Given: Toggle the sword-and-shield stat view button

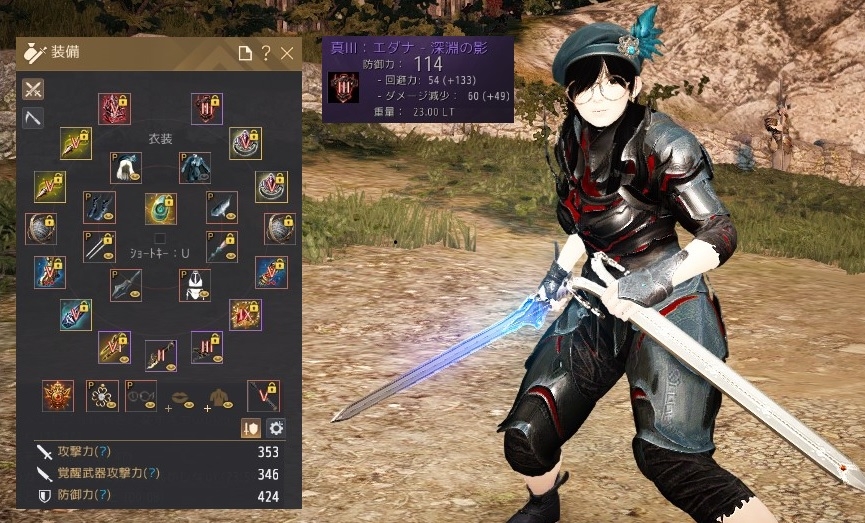Looking at the screenshot, I should [251, 427].
